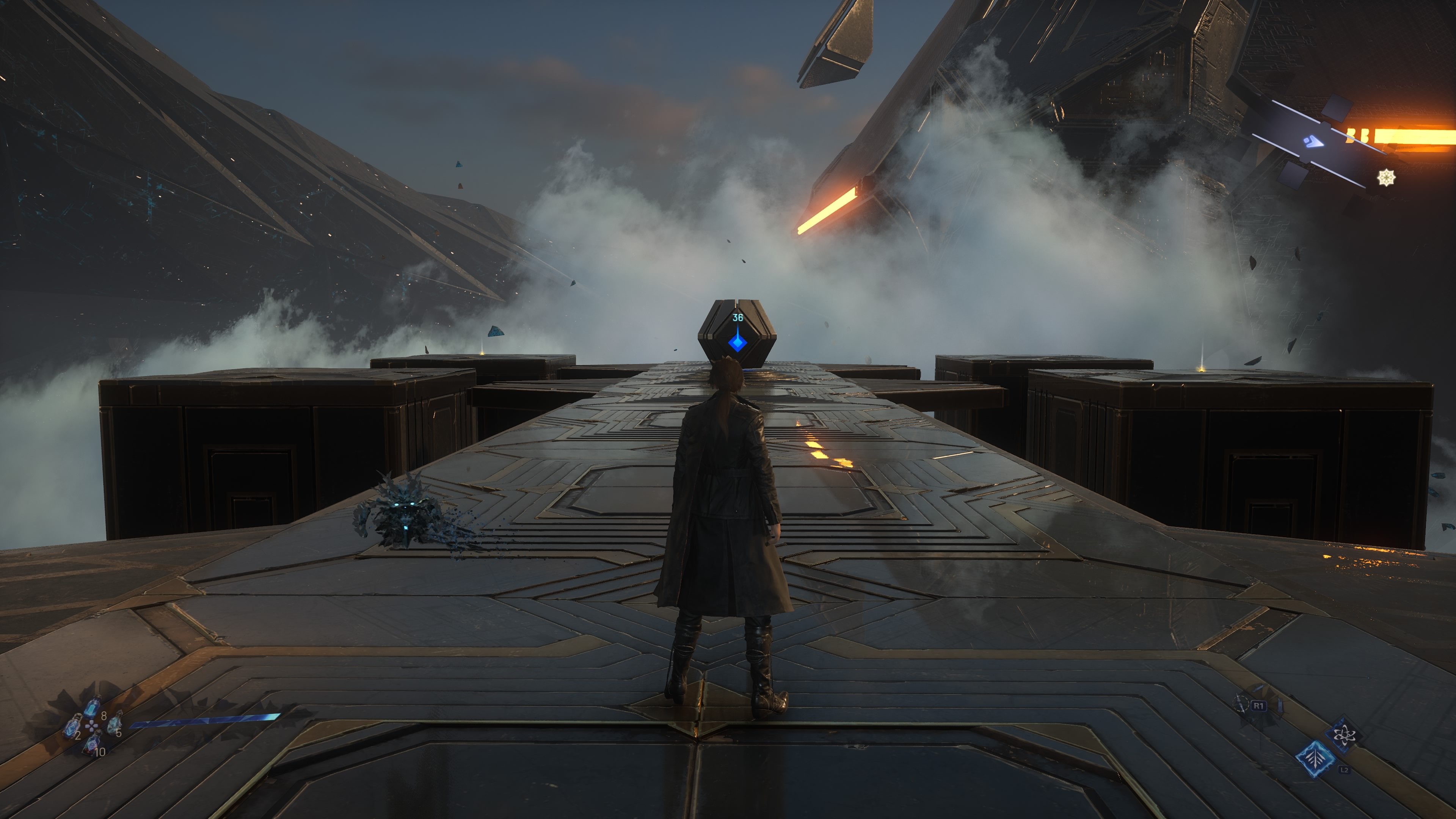Choose the pale crystal flask with count 5

114,723
